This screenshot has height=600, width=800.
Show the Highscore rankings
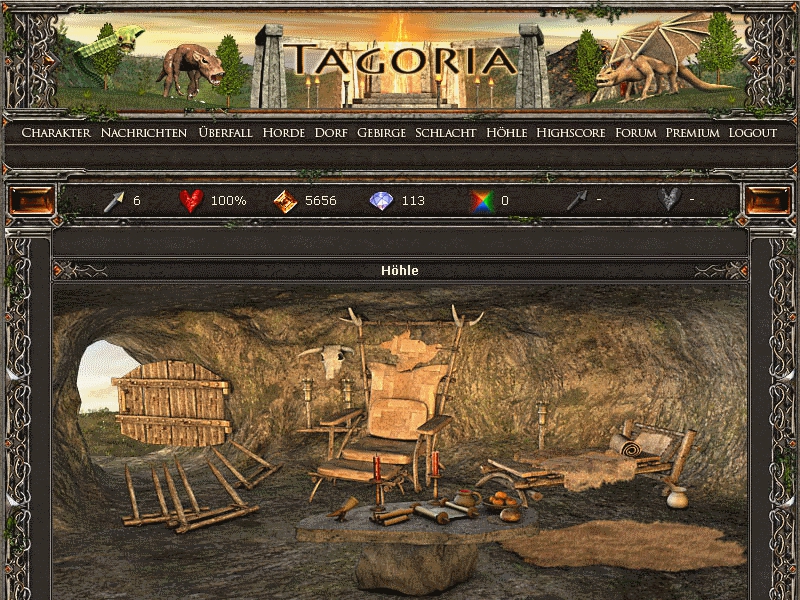(x=571, y=133)
